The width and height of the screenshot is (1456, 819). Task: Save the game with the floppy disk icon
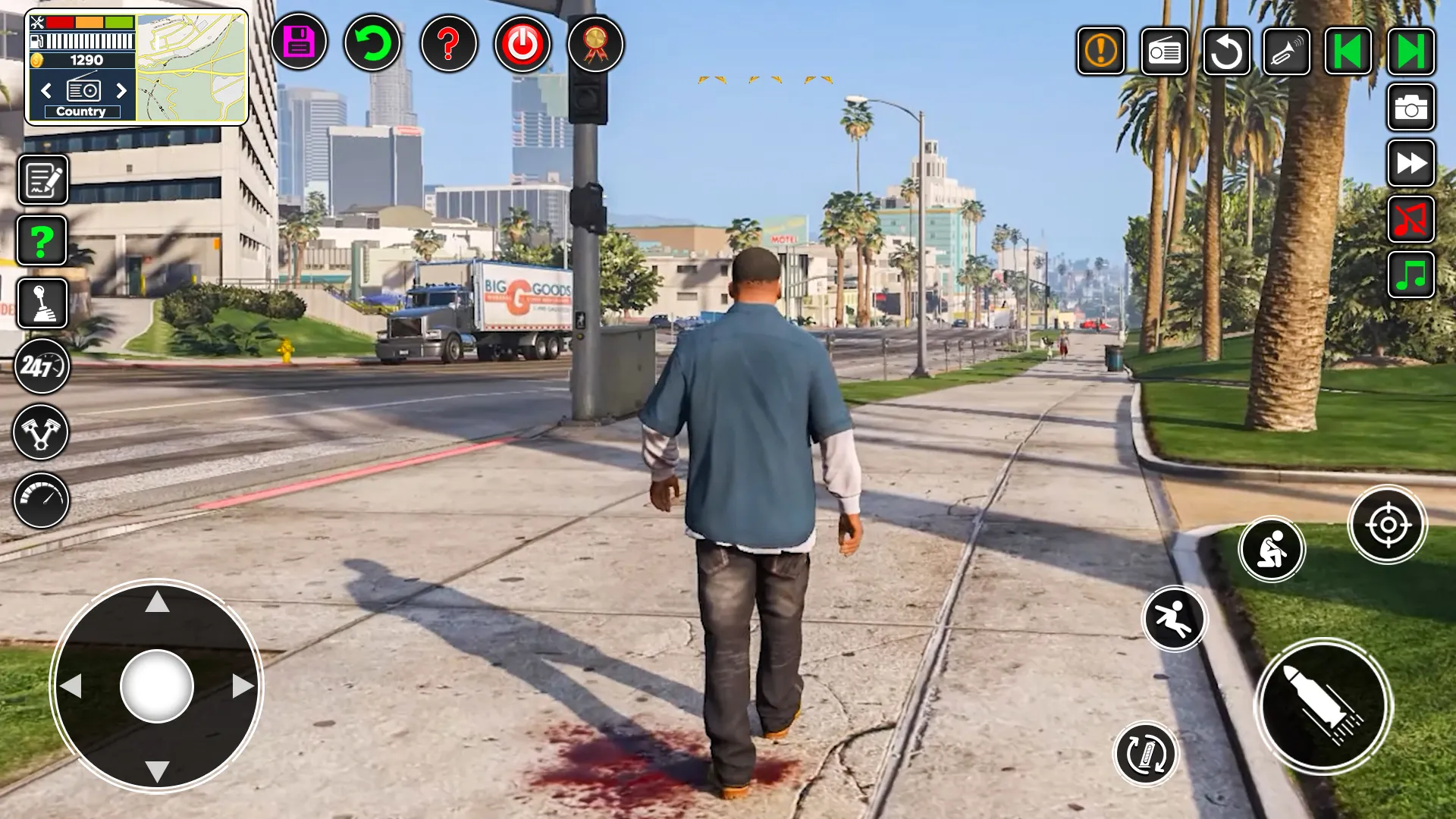(299, 42)
